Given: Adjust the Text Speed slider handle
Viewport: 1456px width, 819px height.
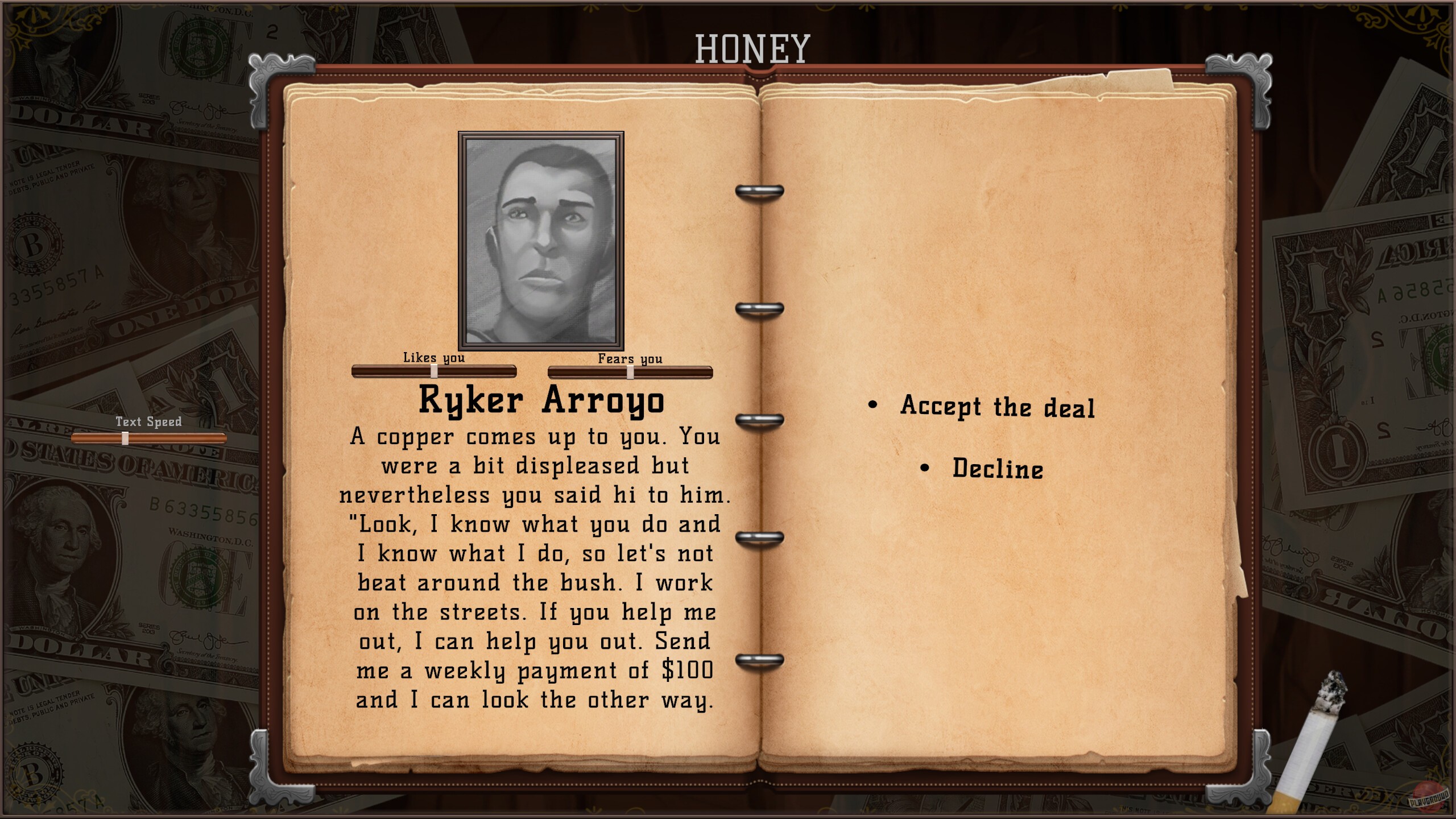Looking at the screenshot, I should [x=125, y=438].
